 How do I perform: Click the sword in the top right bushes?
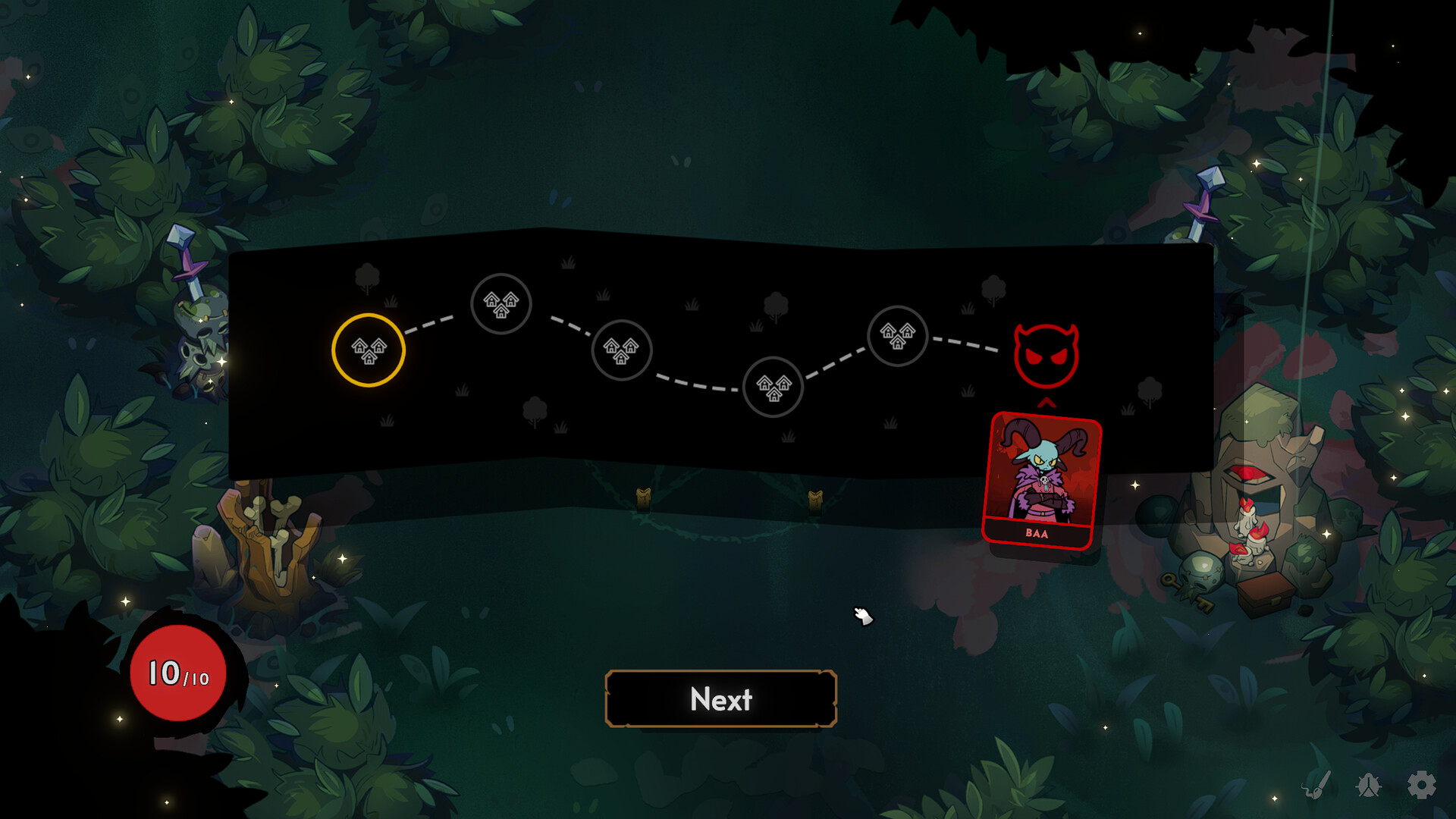1204,202
